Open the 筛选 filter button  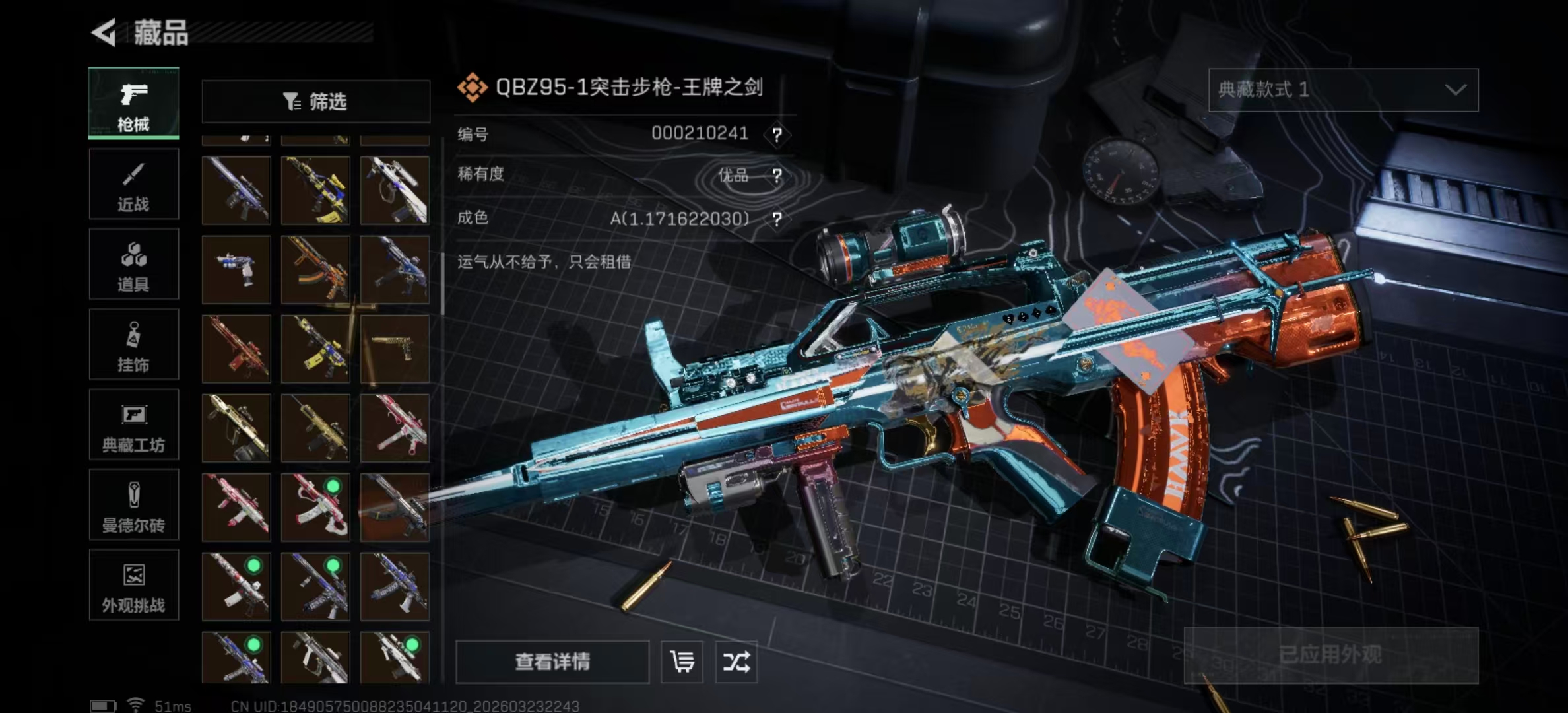click(x=315, y=102)
